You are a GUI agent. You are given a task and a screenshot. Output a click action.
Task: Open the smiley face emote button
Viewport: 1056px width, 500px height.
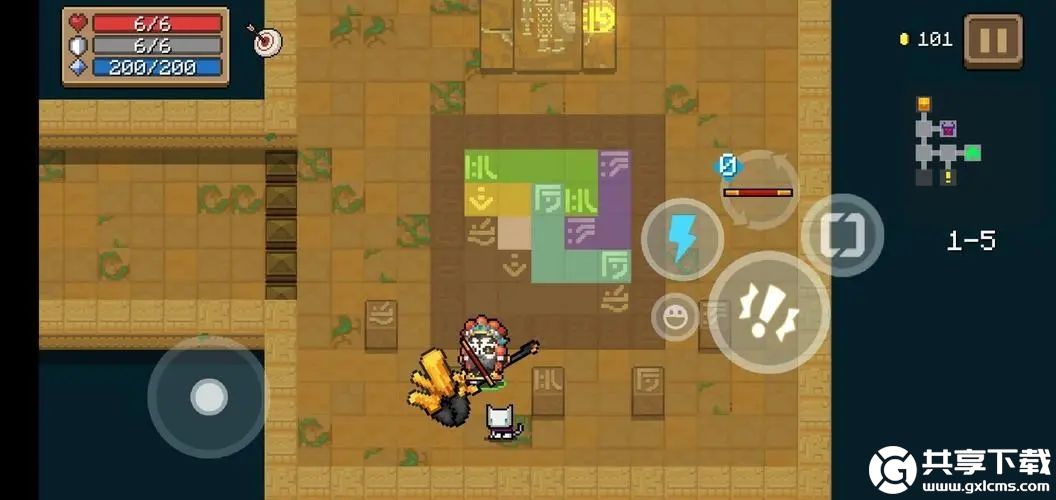point(675,318)
